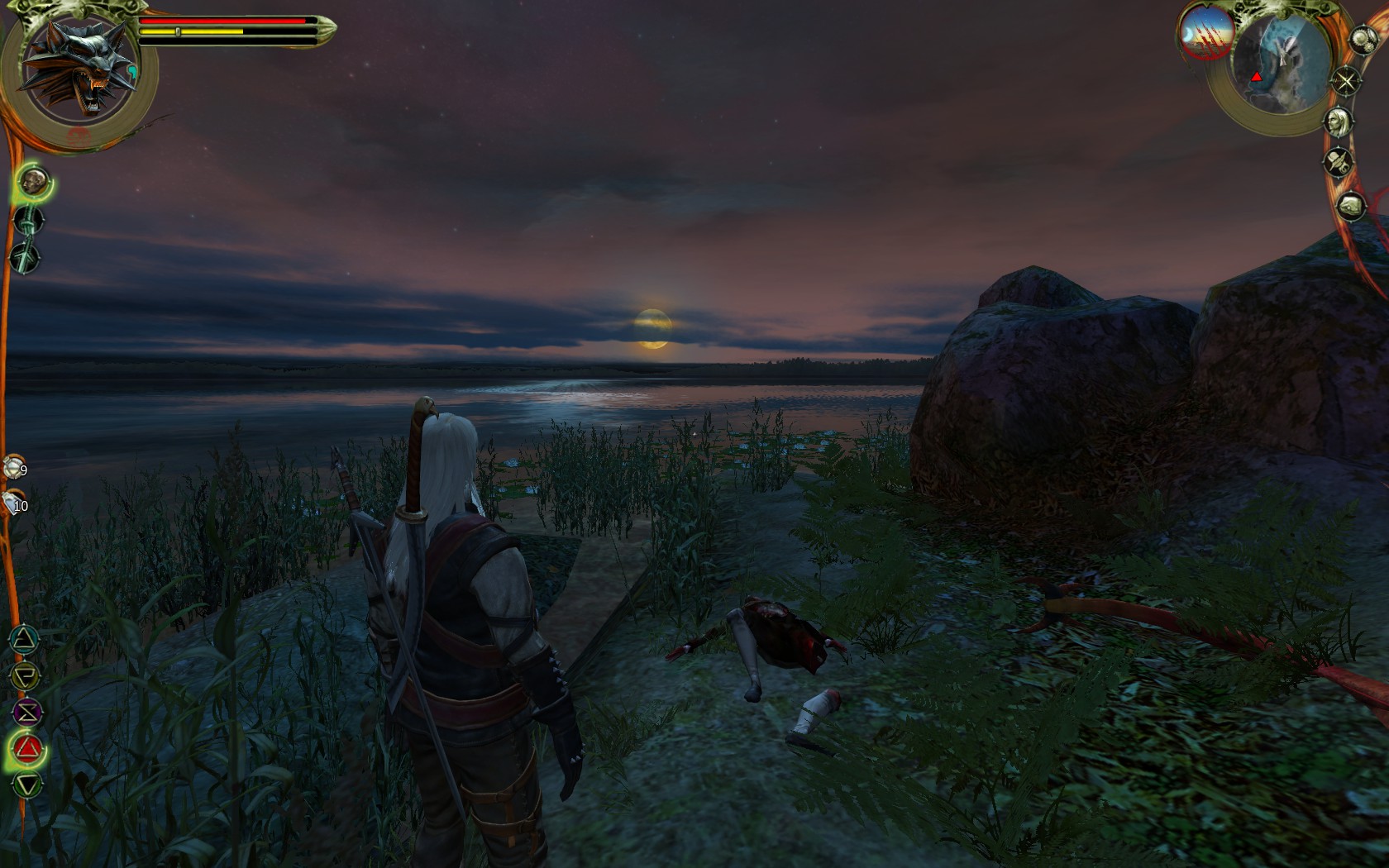This screenshot has height=868, width=1389.
Task: Select the purple Yrden sign
Action: [x=26, y=712]
